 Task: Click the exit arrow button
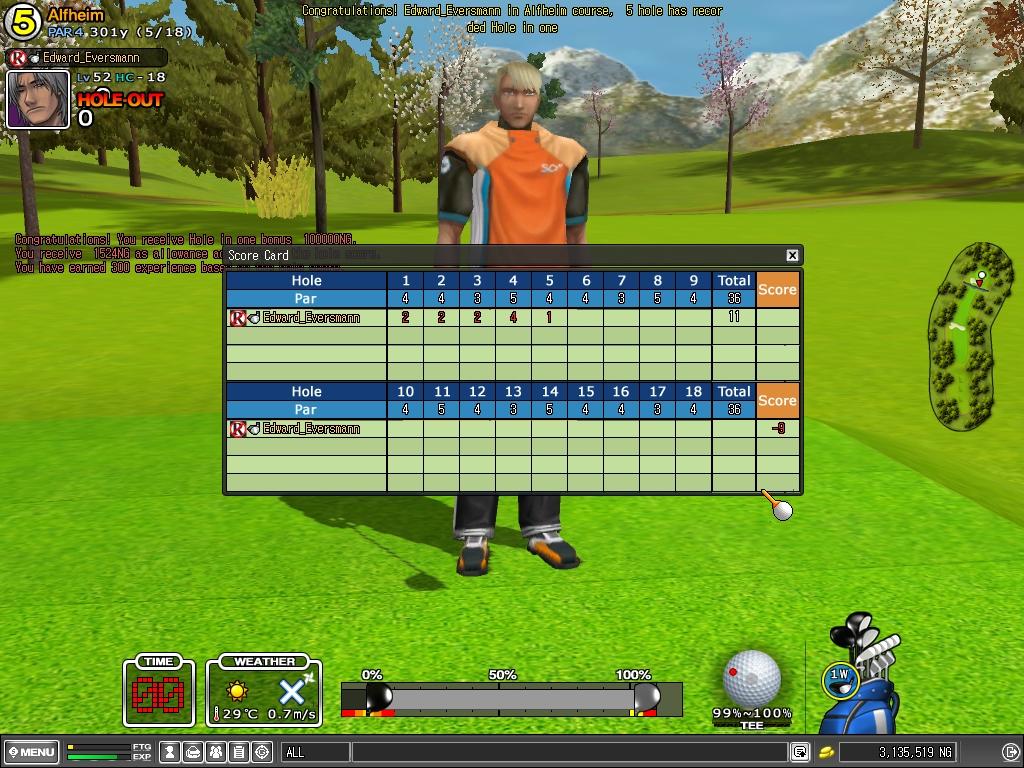pyautogui.click(x=1010, y=752)
